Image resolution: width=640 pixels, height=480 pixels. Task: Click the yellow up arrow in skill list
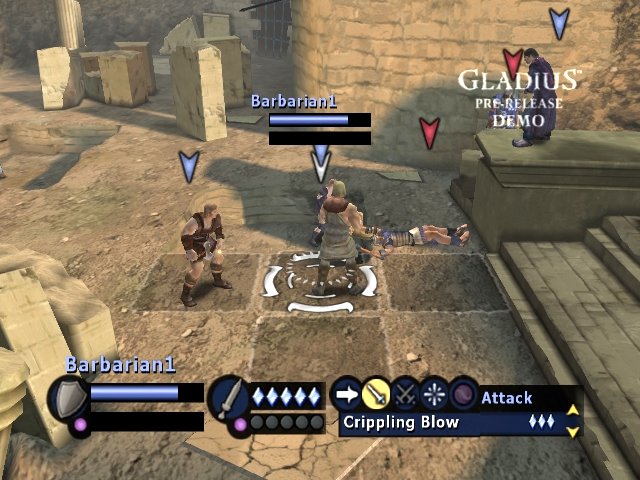pos(573,409)
